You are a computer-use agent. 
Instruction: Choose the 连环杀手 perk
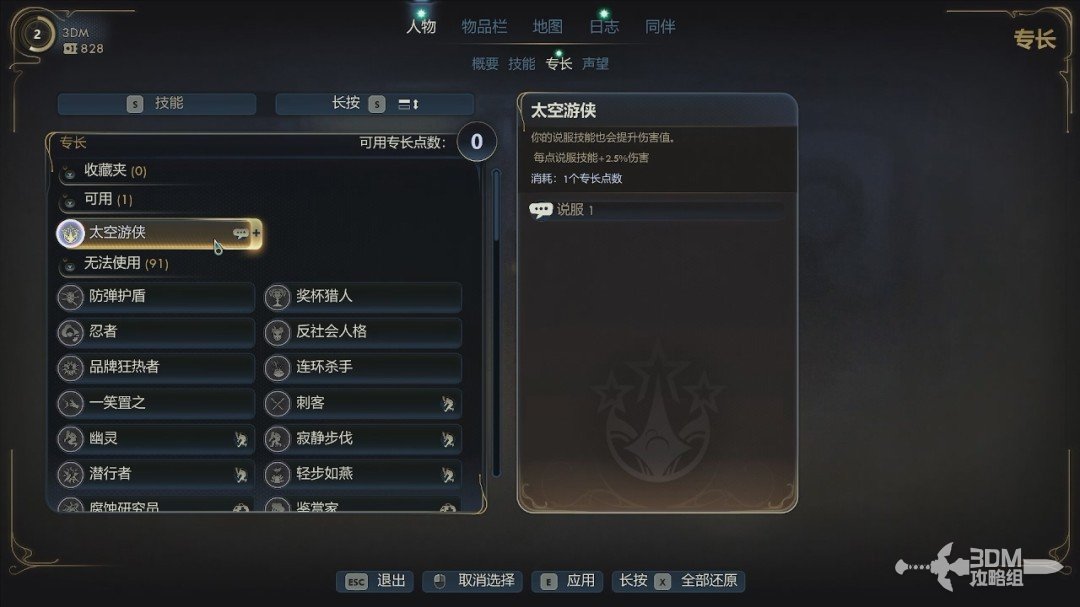pos(363,367)
